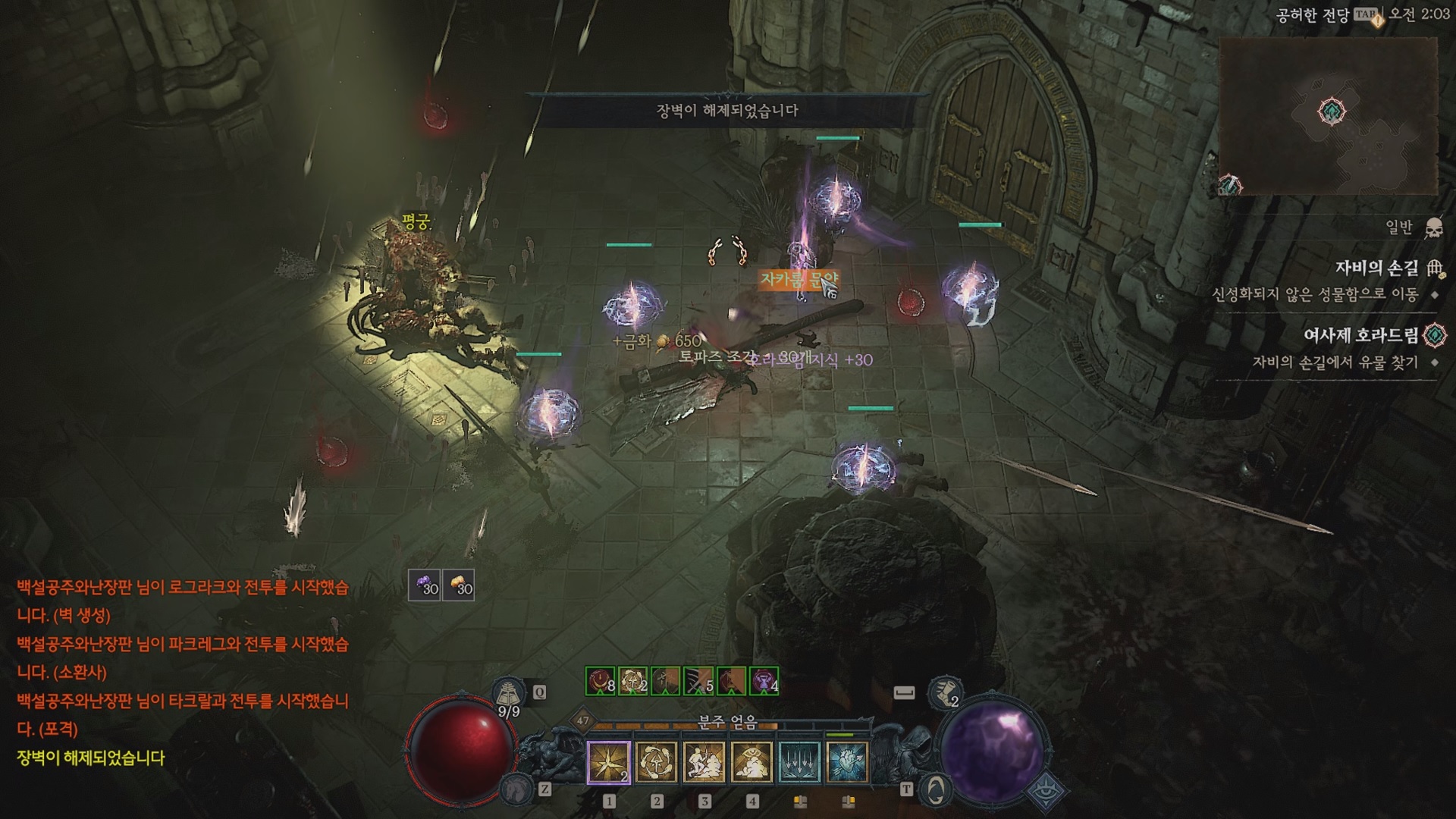Click the dodge boot icon

click(x=945, y=692)
